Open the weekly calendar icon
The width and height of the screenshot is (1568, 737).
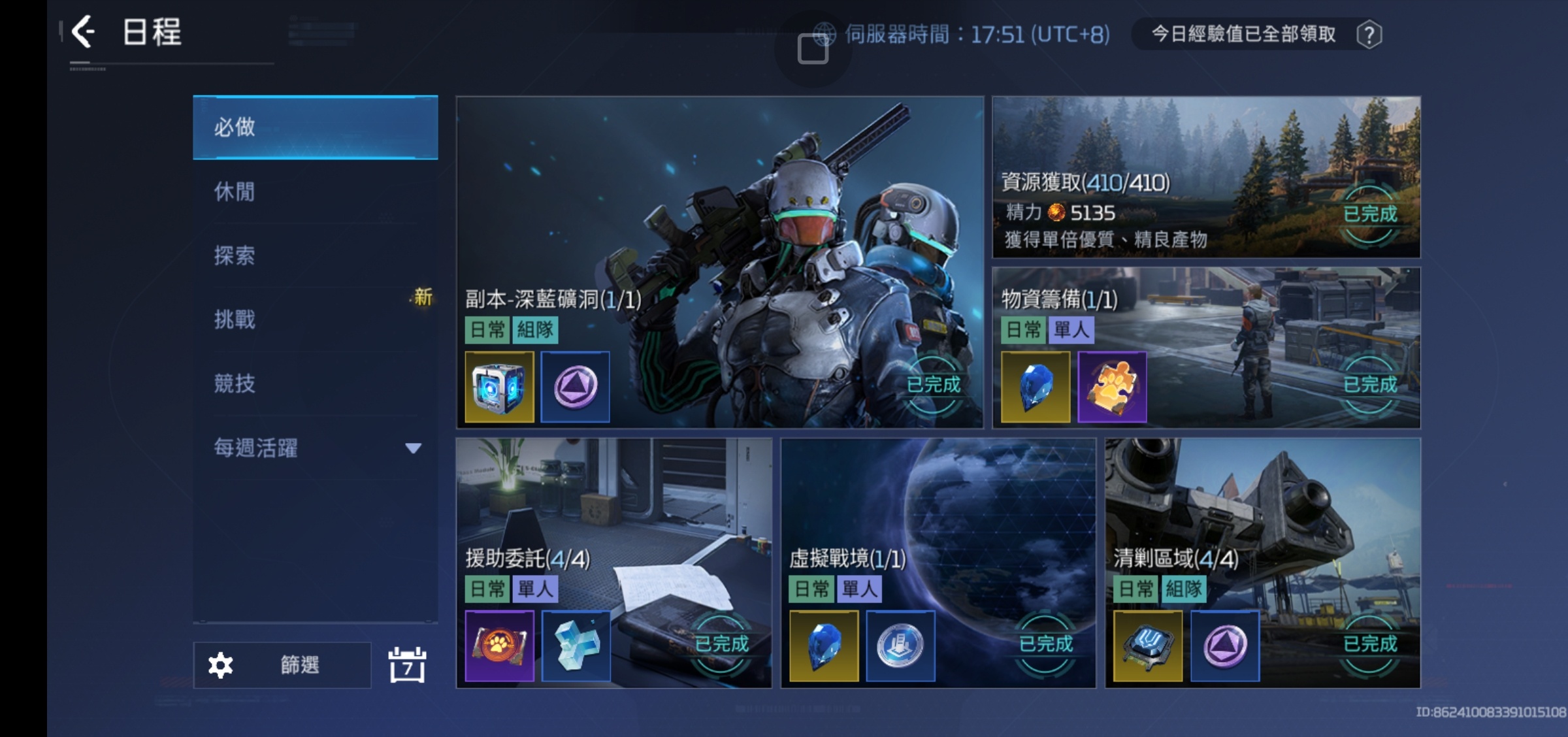(x=407, y=665)
